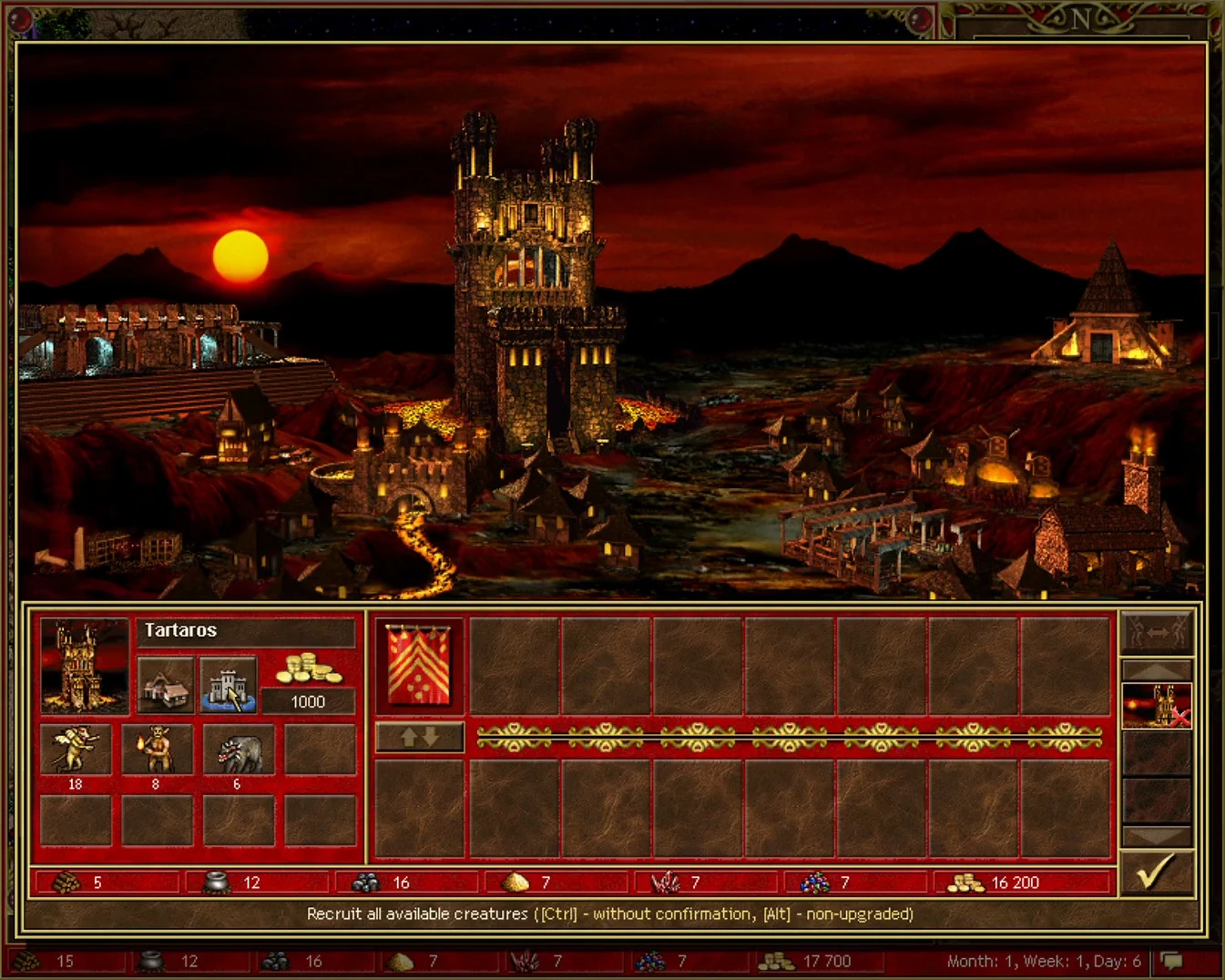Select the Imp creature portrait showing 18

point(77,749)
